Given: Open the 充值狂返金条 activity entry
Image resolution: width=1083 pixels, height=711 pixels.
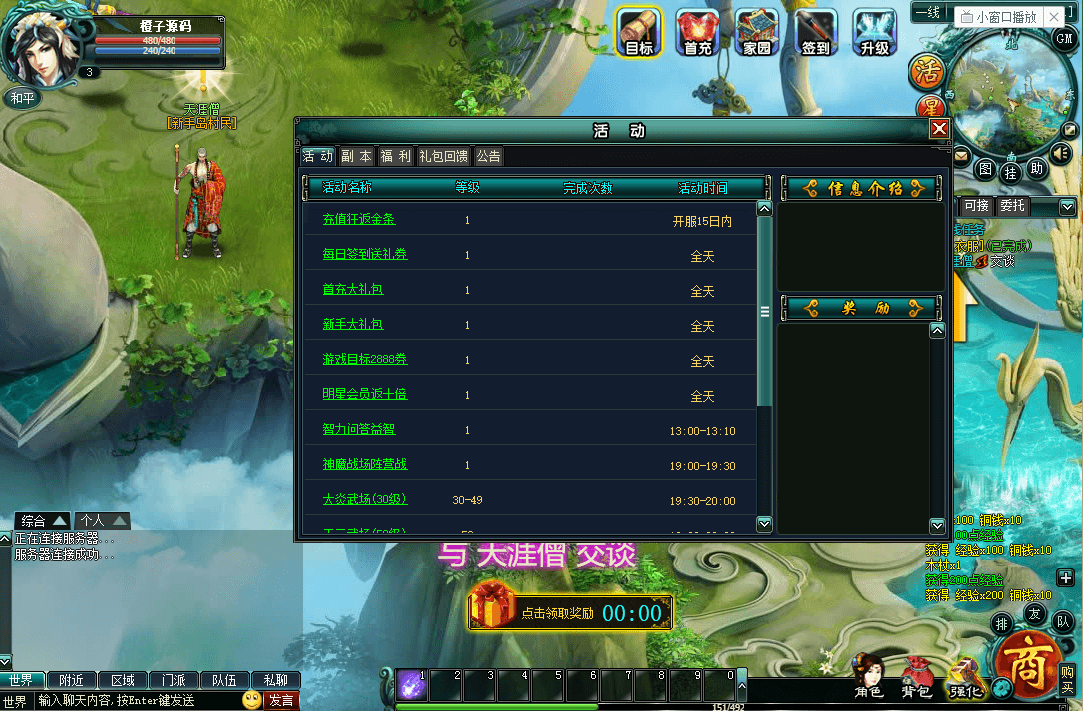Looking at the screenshot, I should [359, 220].
